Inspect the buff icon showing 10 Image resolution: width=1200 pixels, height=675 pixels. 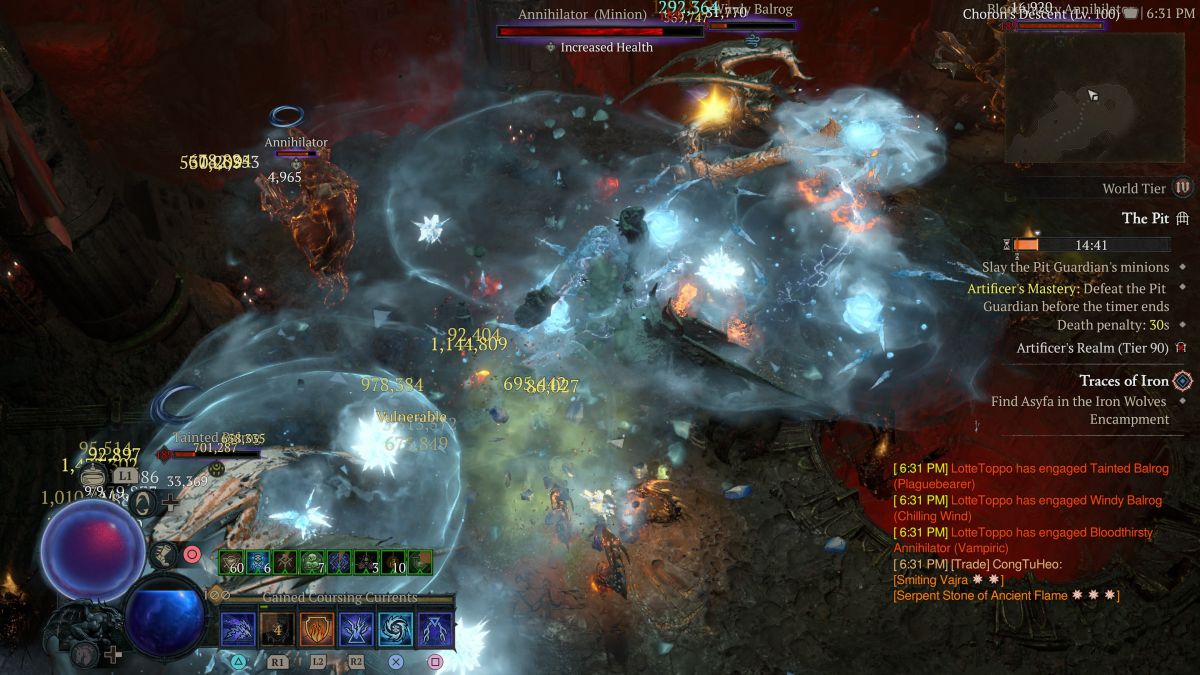(x=394, y=563)
